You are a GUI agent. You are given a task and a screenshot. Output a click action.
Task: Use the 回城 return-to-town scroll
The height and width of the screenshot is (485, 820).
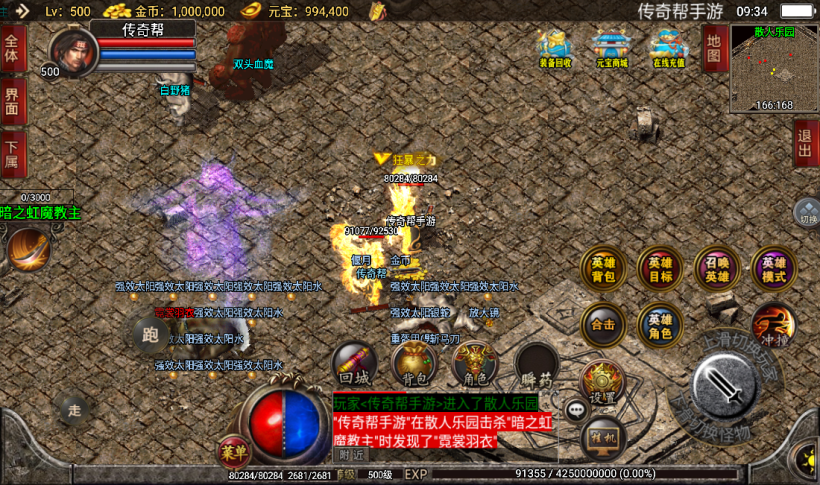pos(354,364)
